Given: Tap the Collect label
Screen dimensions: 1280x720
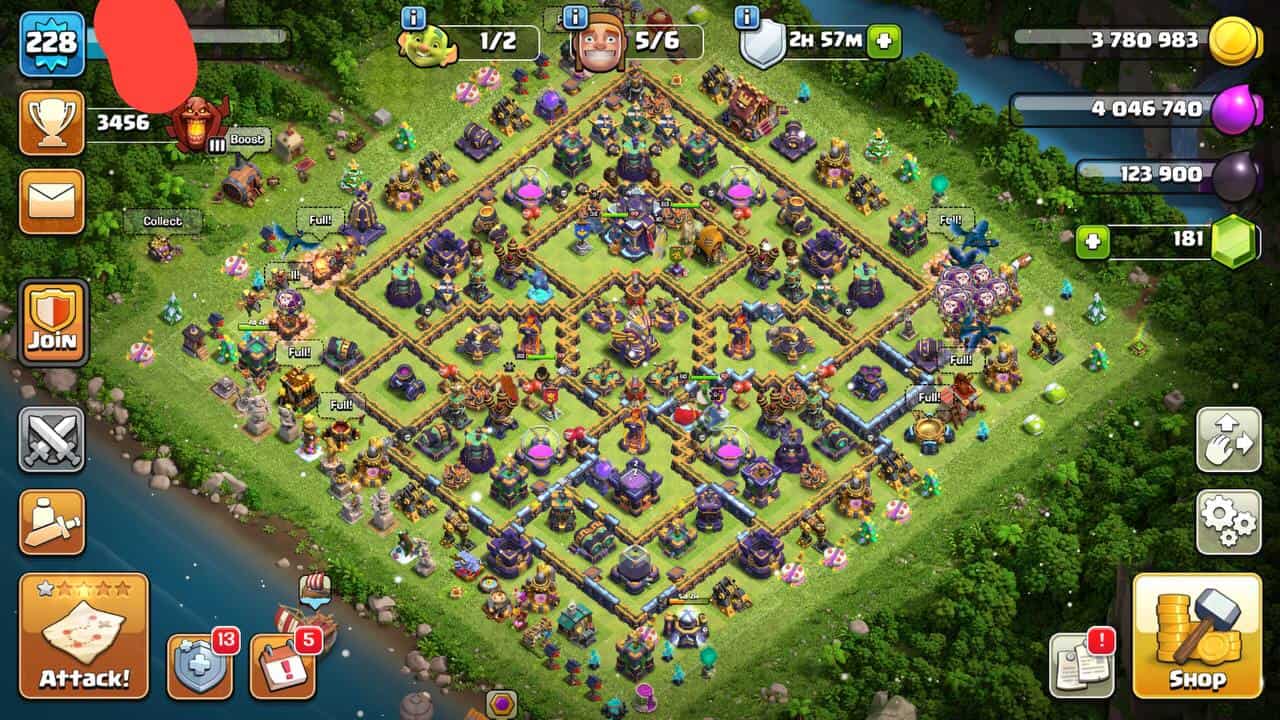Looking at the screenshot, I should (162, 221).
